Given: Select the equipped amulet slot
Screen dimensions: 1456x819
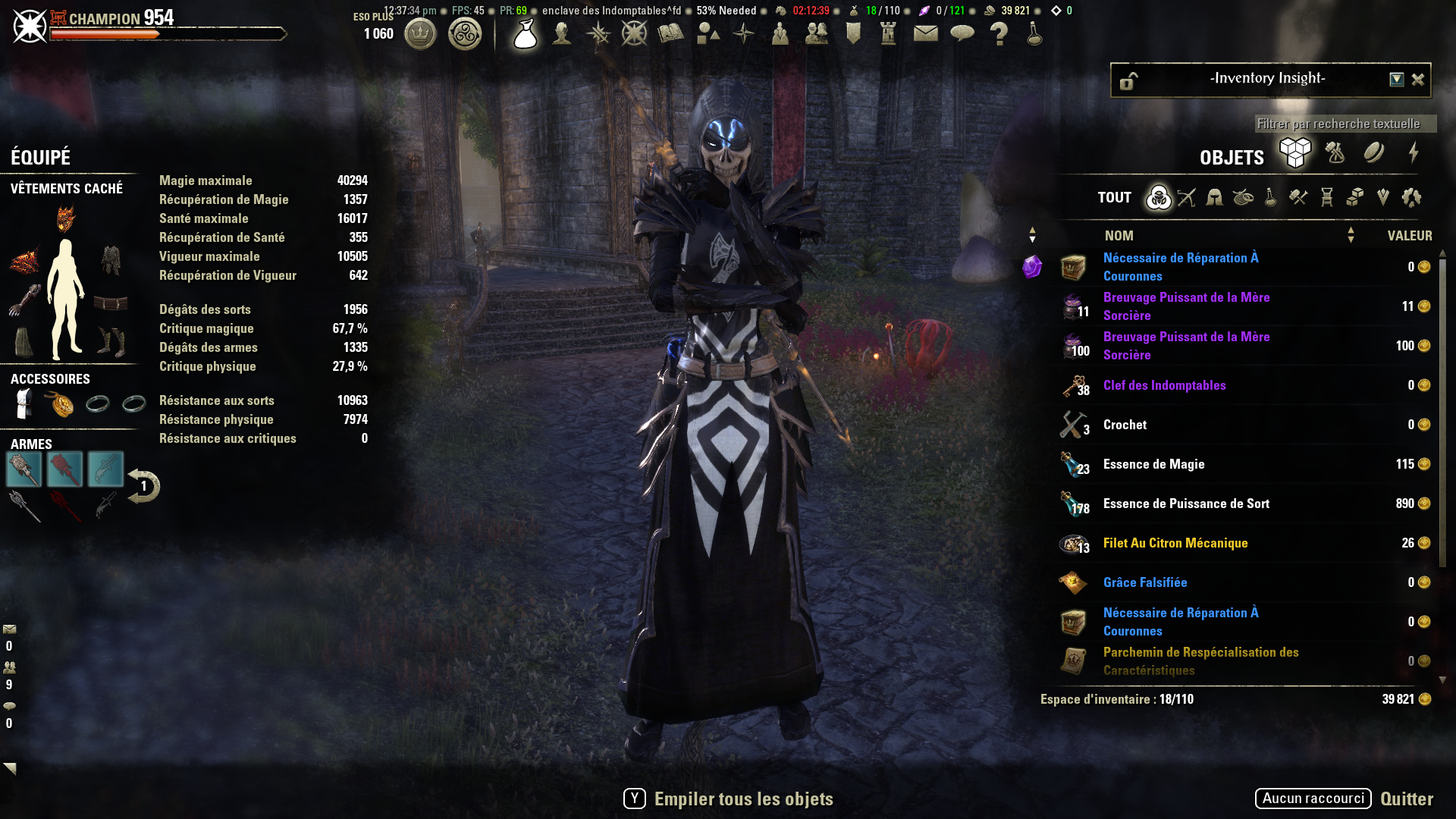Looking at the screenshot, I should [61, 404].
